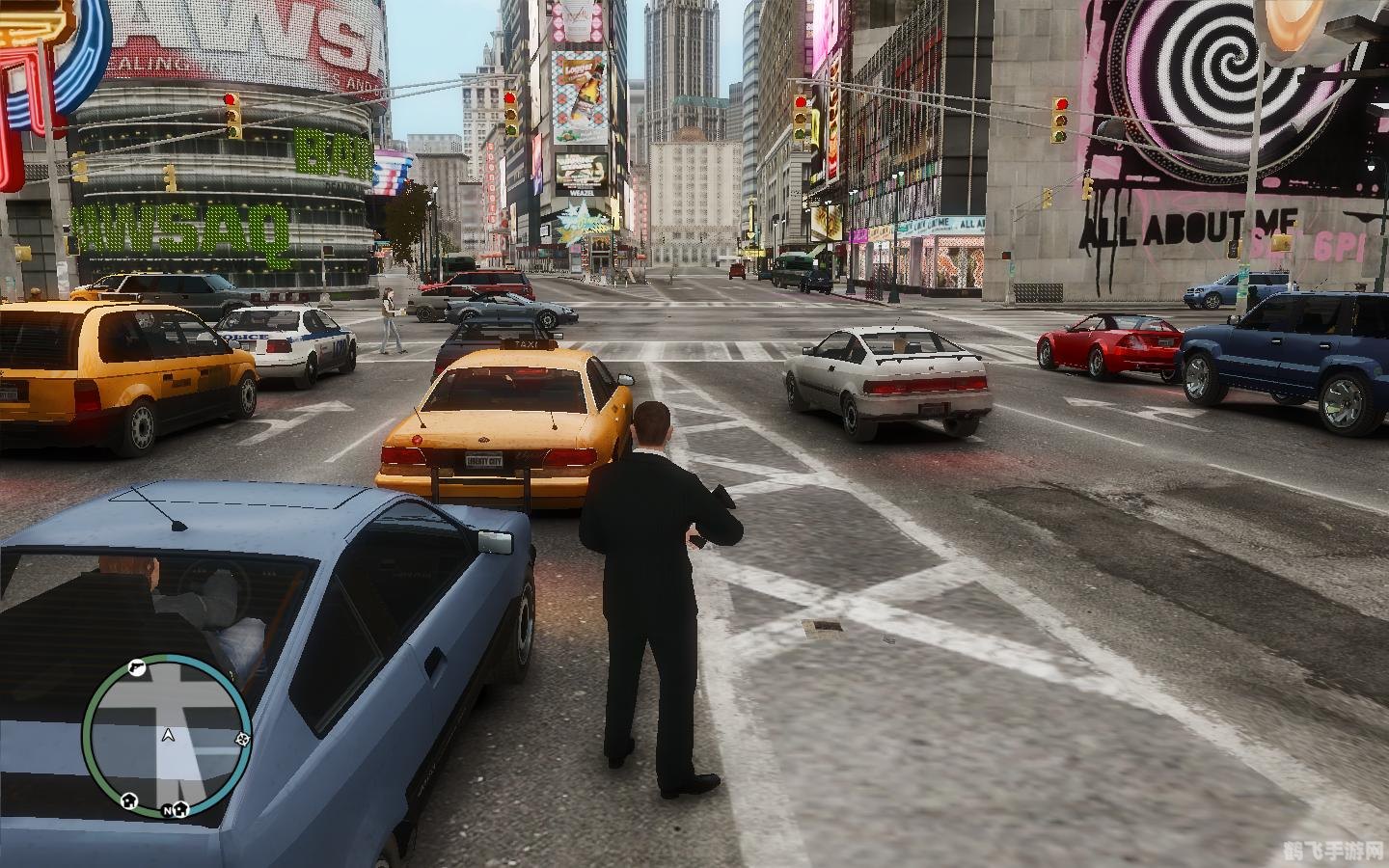This screenshot has width=1389, height=868.
Task: Click the safehouse house icon on the minimap
Action: coord(129,801)
